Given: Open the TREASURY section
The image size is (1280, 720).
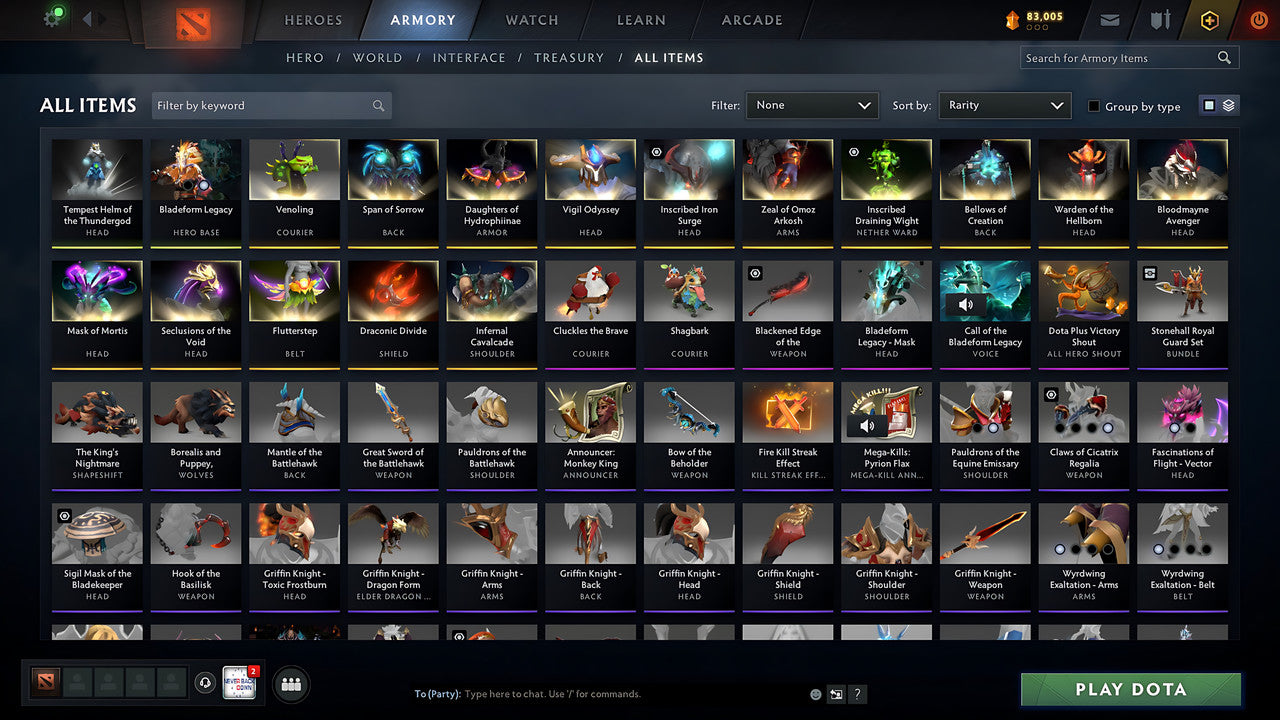Looking at the screenshot, I should [x=569, y=57].
